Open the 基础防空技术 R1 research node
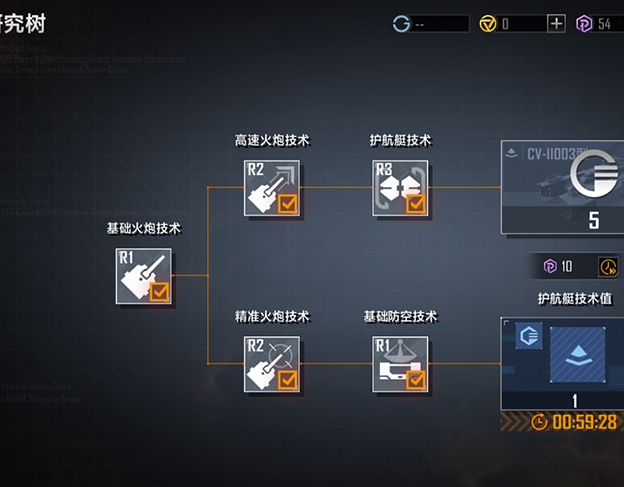The width and height of the screenshot is (624, 487). 400,364
